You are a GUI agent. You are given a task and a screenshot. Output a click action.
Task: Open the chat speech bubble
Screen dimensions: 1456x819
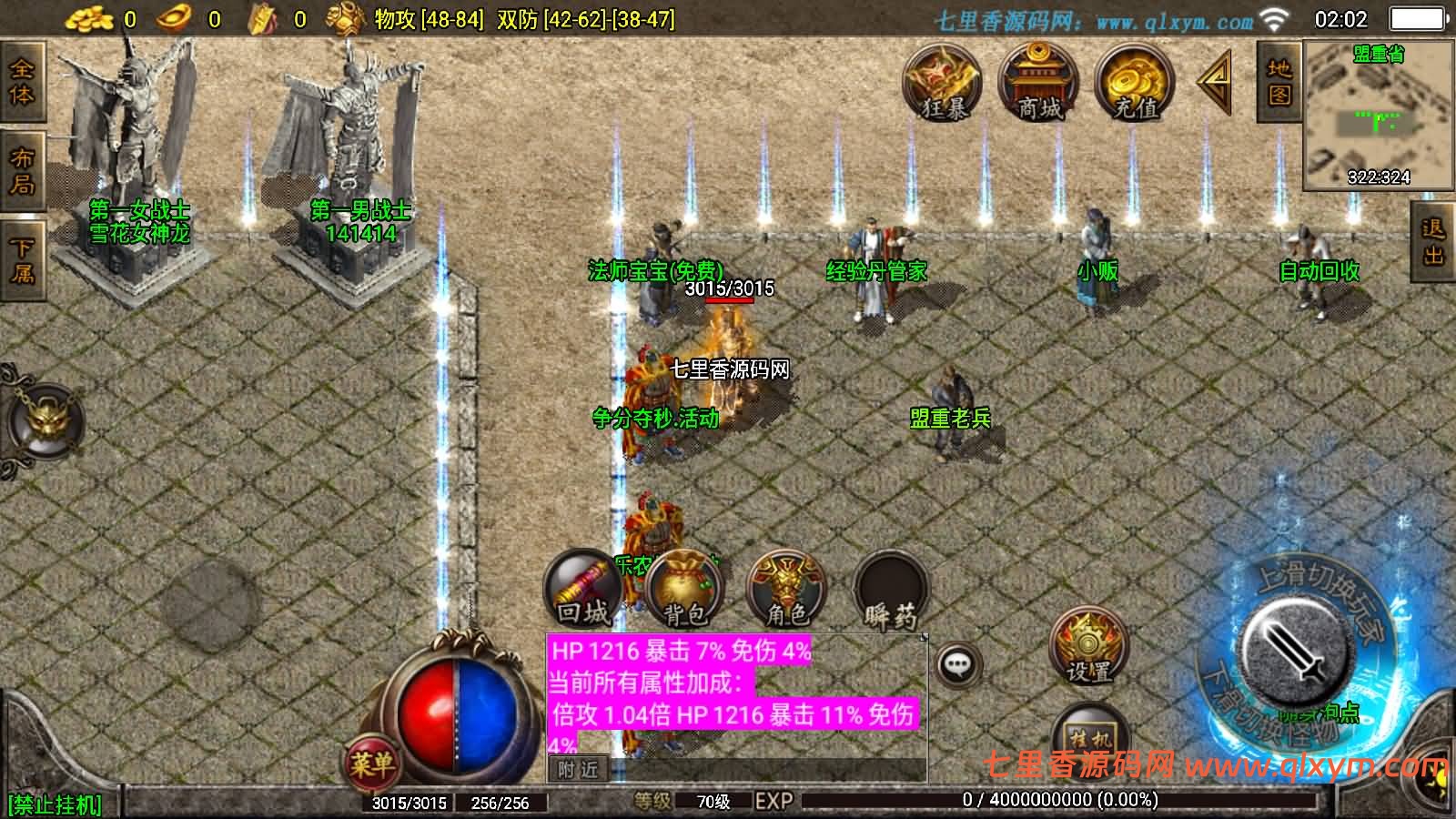pyautogui.click(x=957, y=665)
